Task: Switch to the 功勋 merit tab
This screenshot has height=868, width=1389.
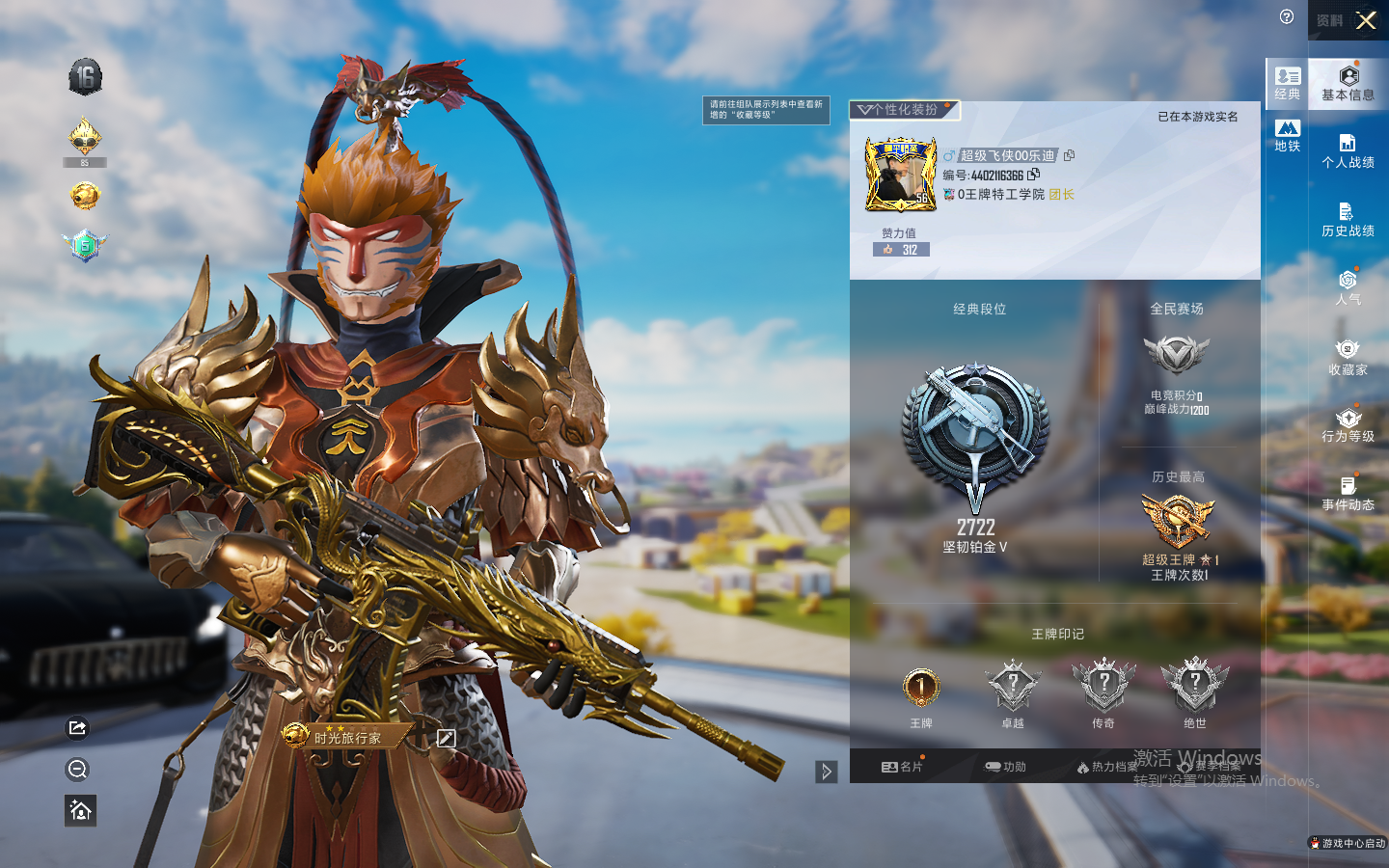Action: tap(1005, 767)
